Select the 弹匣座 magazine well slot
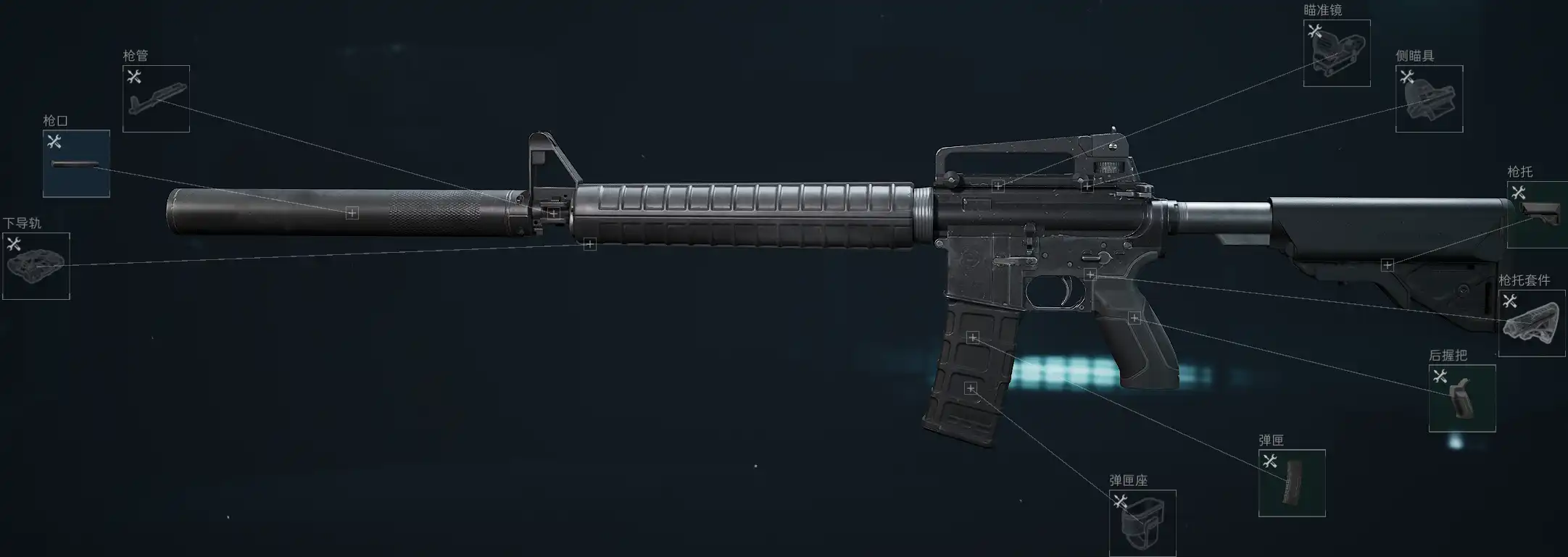This screenshot has height=557, width=1568. pos(1142,523)
